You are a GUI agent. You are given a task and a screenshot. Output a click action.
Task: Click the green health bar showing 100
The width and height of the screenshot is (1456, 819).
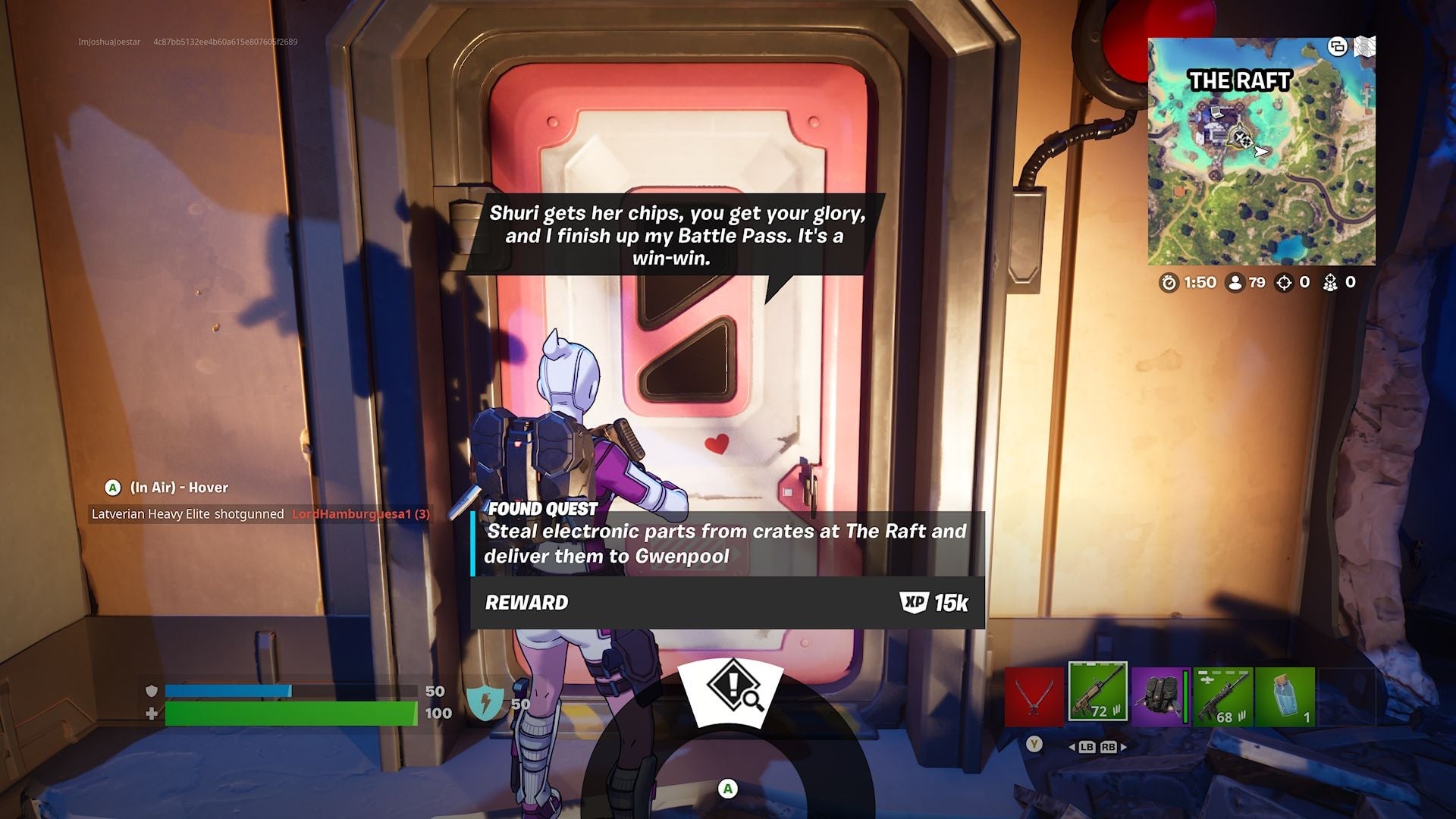pos(292,713)
